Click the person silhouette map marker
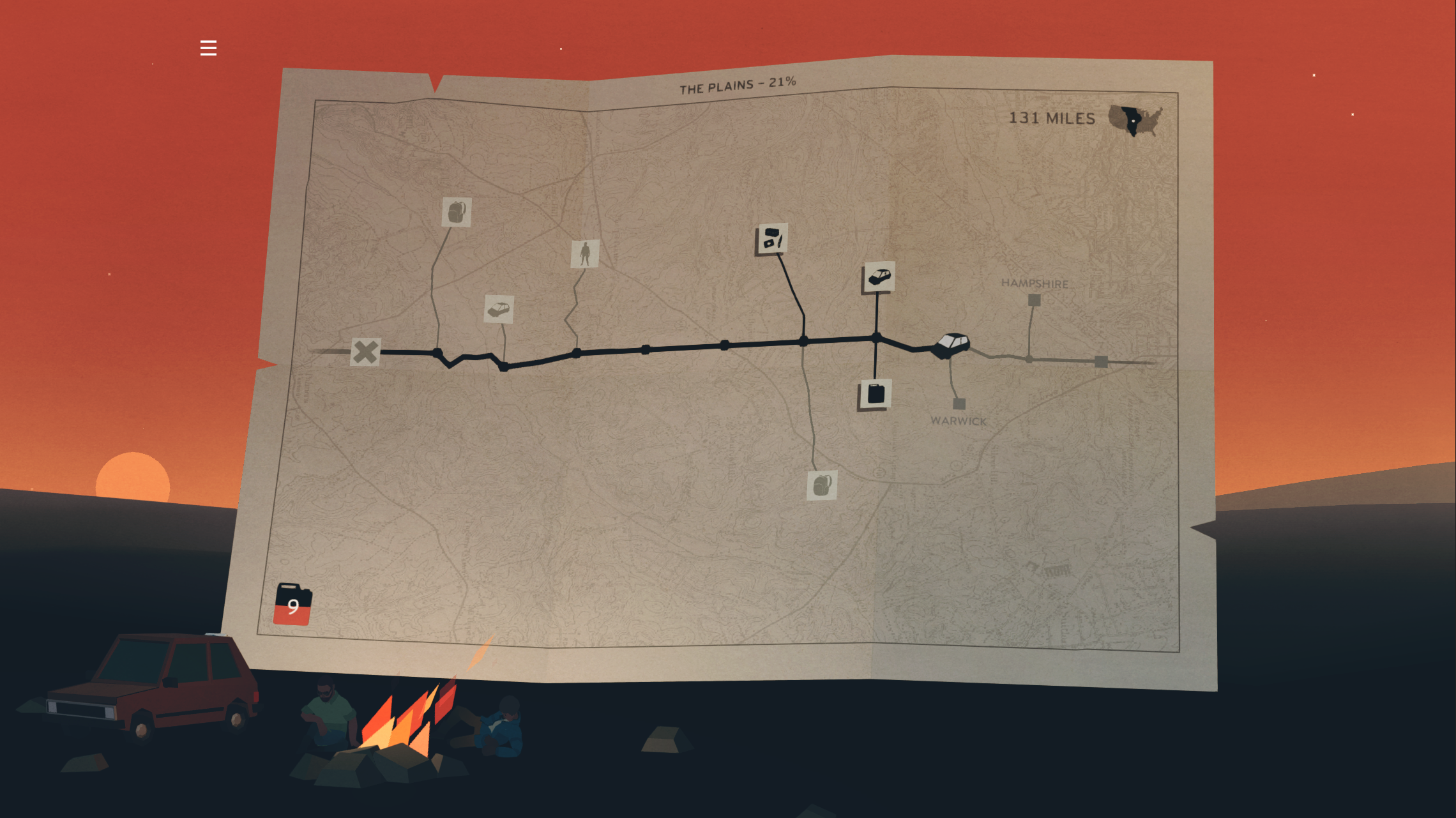The height and width of the screenshot is (818, 1456). pyautogui.click(x=584, y=254)
